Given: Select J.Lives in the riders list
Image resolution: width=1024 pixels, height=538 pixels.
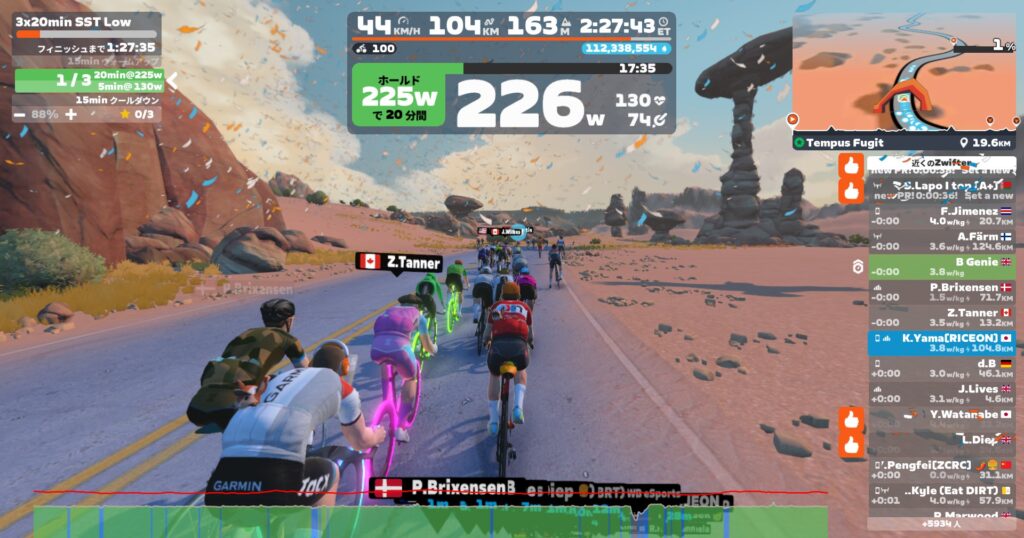Looking at the screenshot, I should pos(942,394).
